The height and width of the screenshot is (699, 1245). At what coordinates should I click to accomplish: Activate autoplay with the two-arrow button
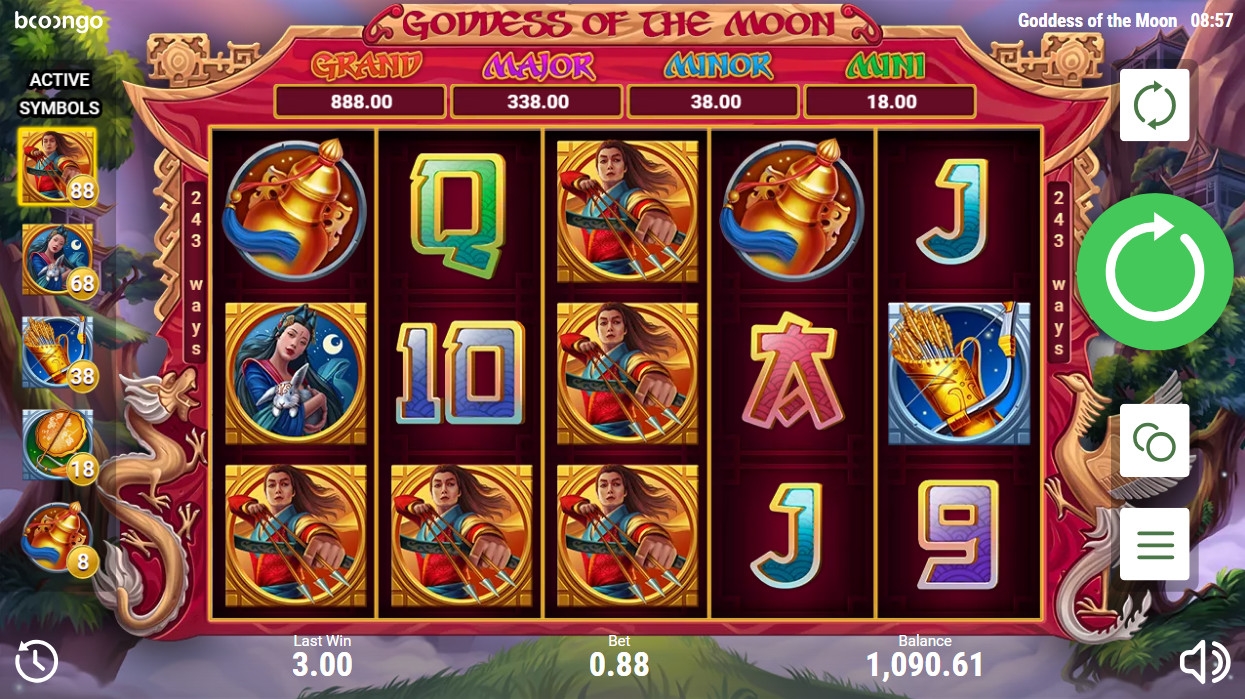[x=1154, y=105]
